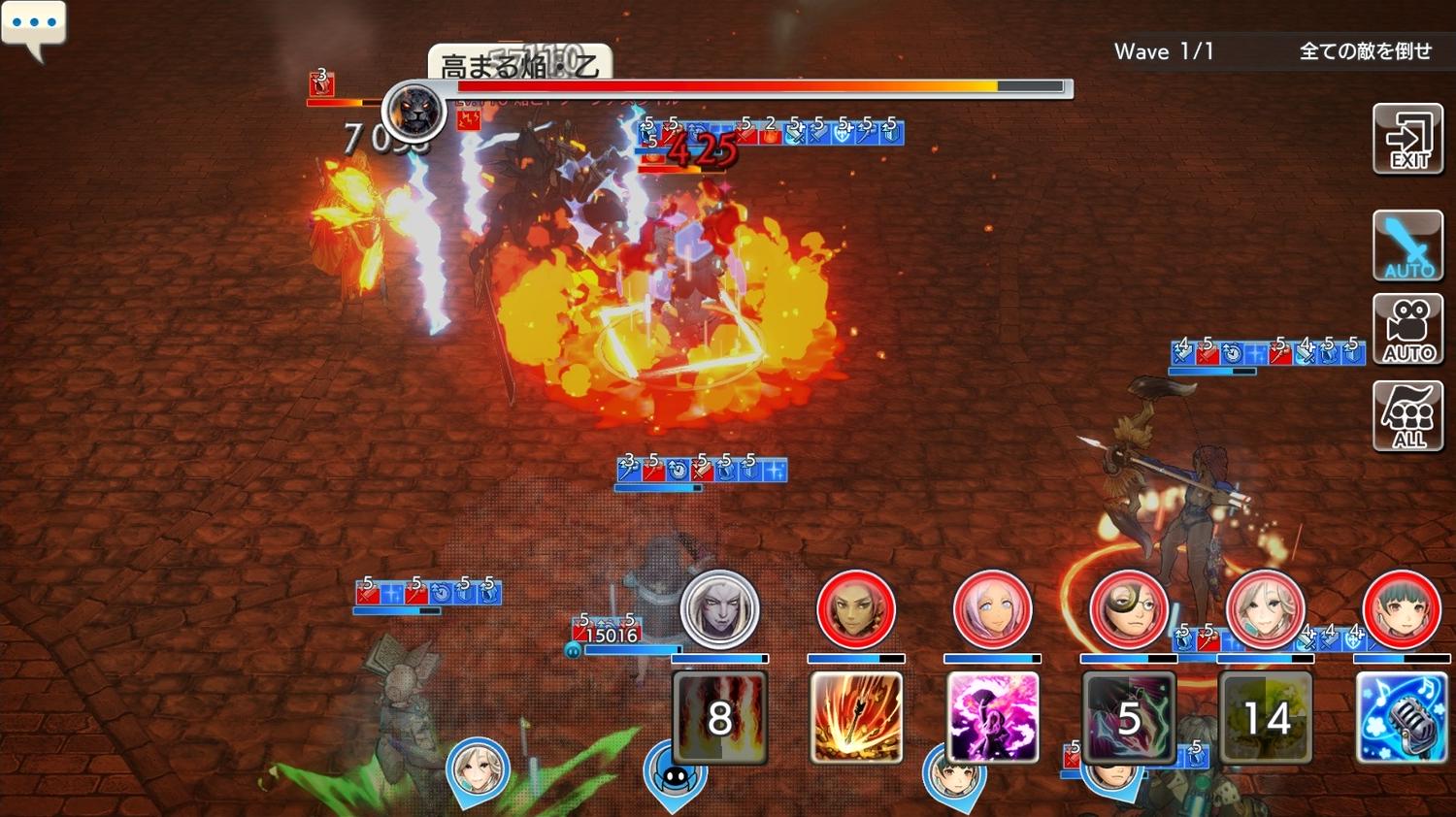
Task: Select the dark-haired character portrait on the right
Action: 1402,609
